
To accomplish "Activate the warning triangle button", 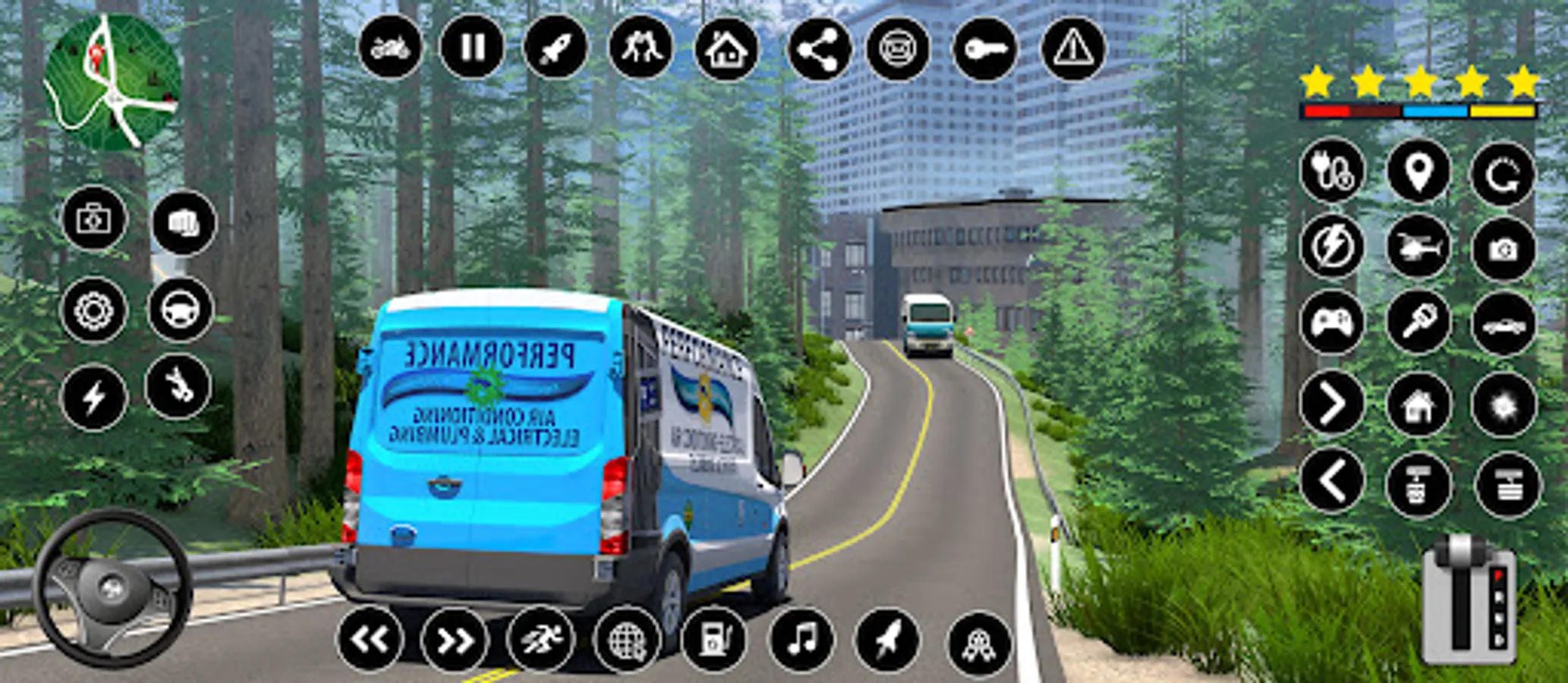I will pos(1073,49).
